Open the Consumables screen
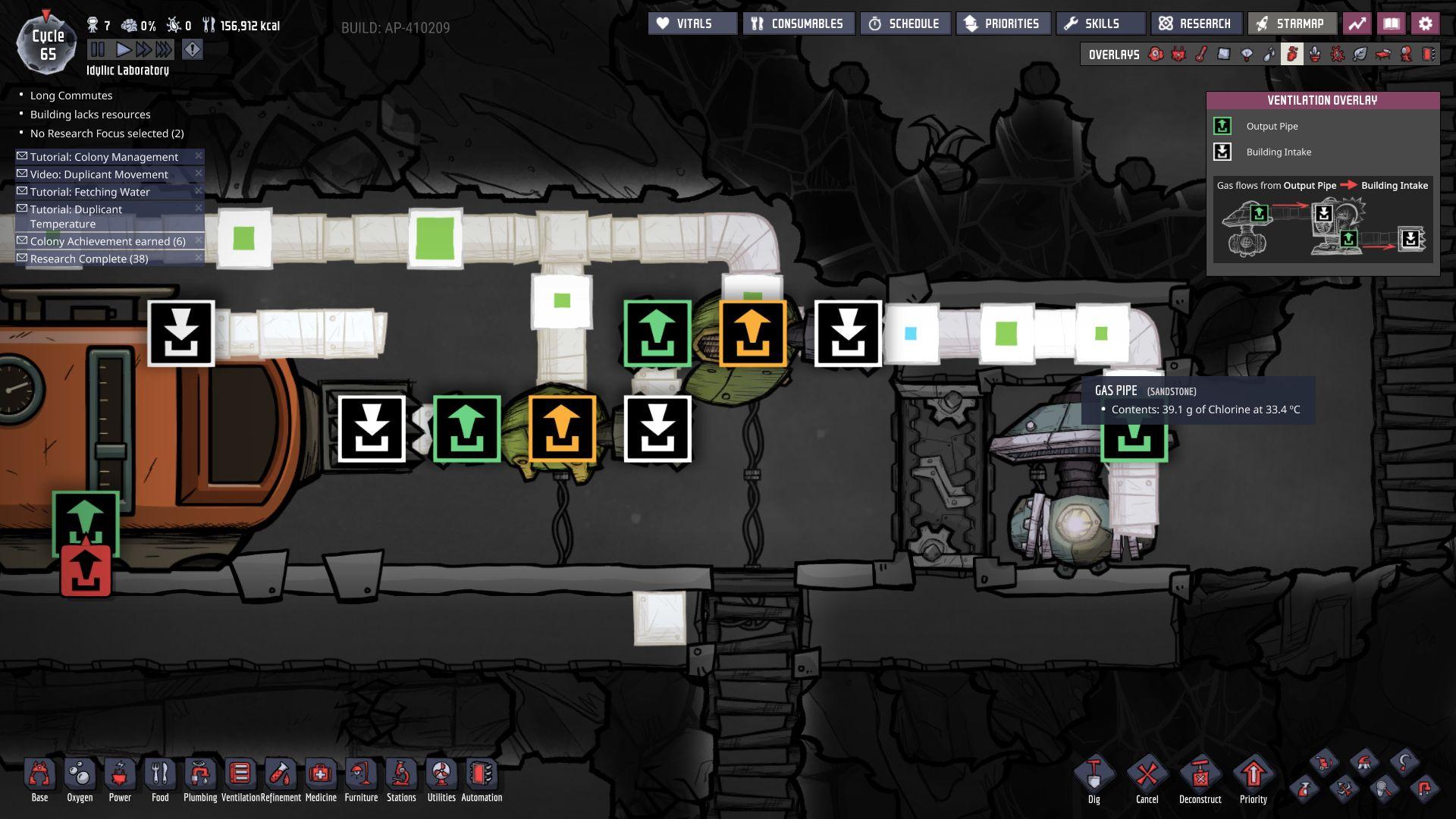1456x819 pixels. point(797,24)
